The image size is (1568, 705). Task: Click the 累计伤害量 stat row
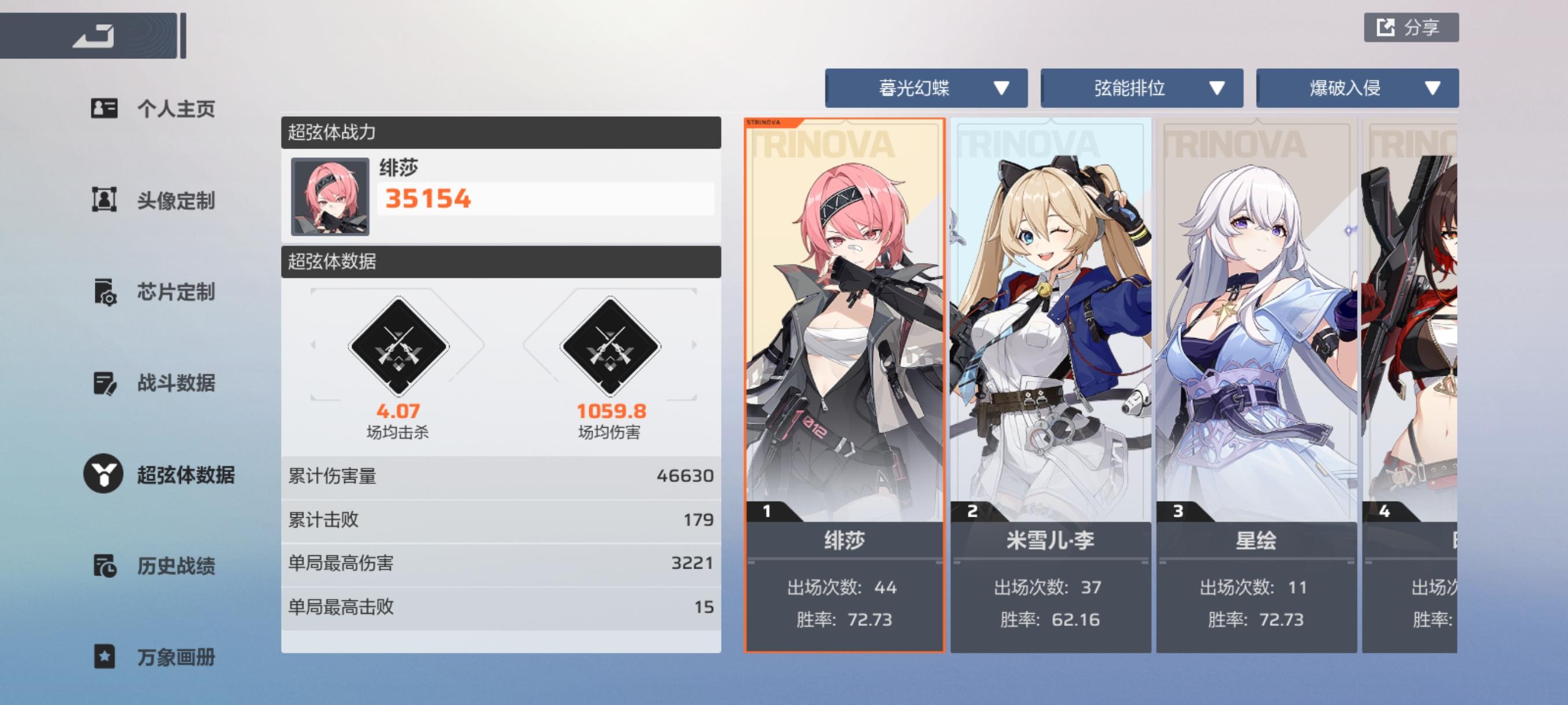click(x=499, y=477)
